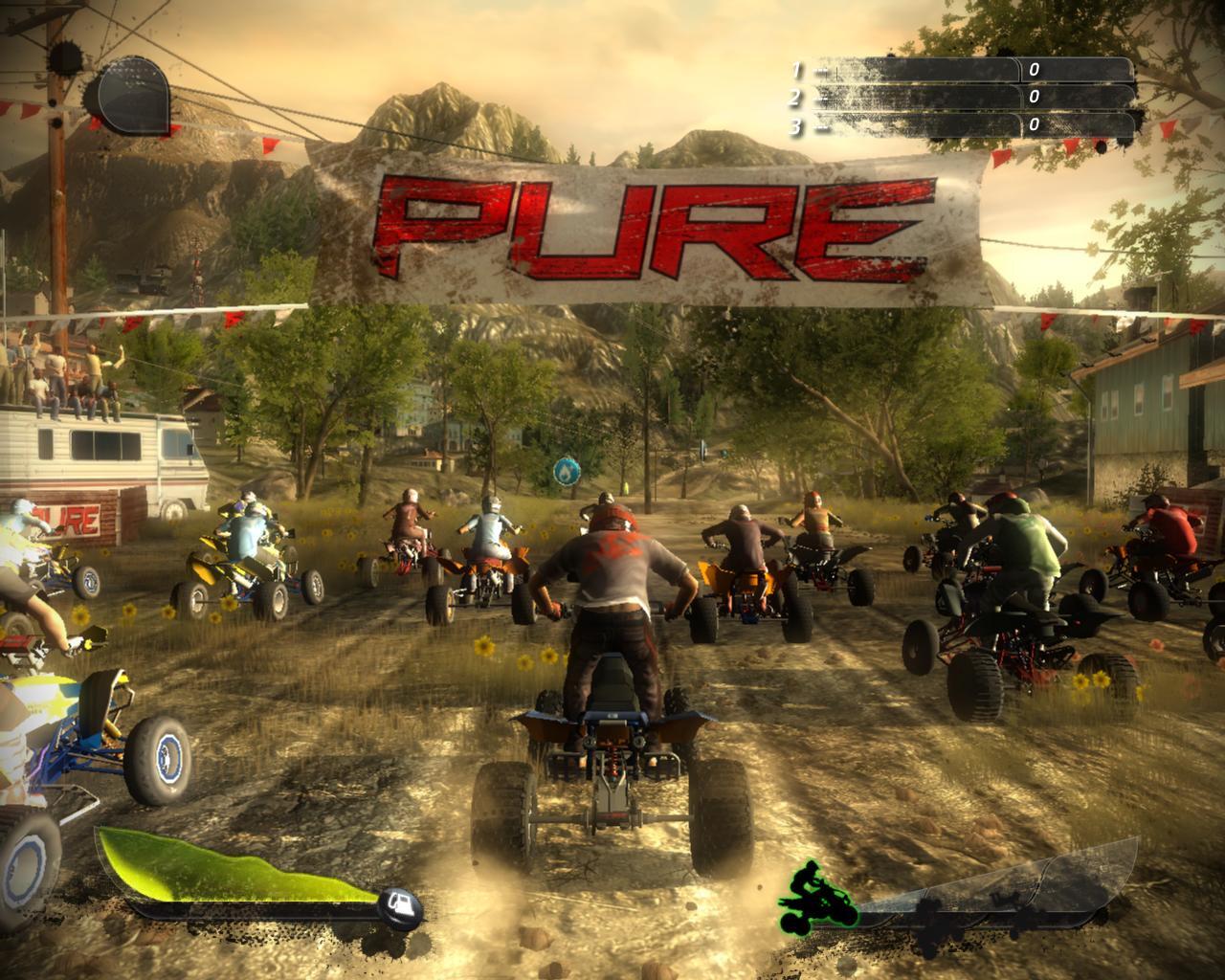1225x980 pixels.
Task: Select the green ATV rider trick icon
Action: pyautogui.click(x=819, y=895)
